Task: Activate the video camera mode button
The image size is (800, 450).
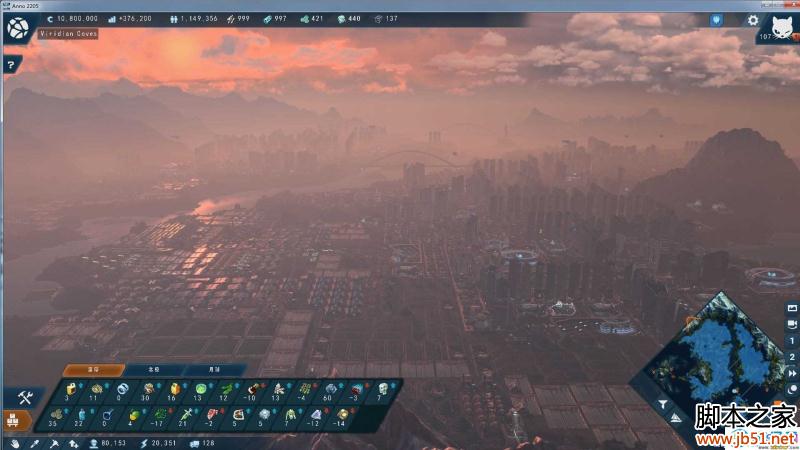Action: coord(791,324)
